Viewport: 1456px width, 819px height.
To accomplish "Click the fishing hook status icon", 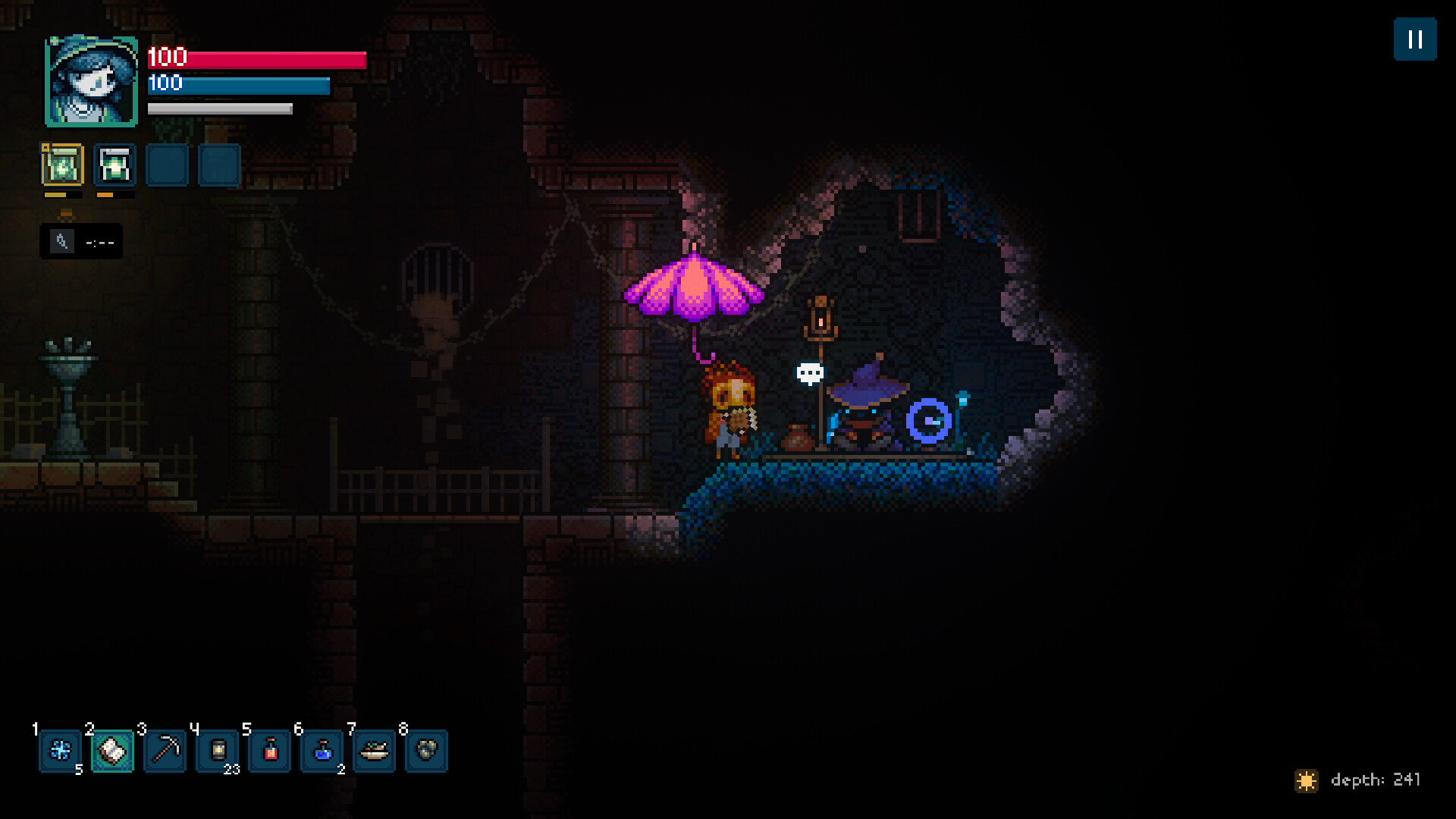I will (x=64, y=241).
